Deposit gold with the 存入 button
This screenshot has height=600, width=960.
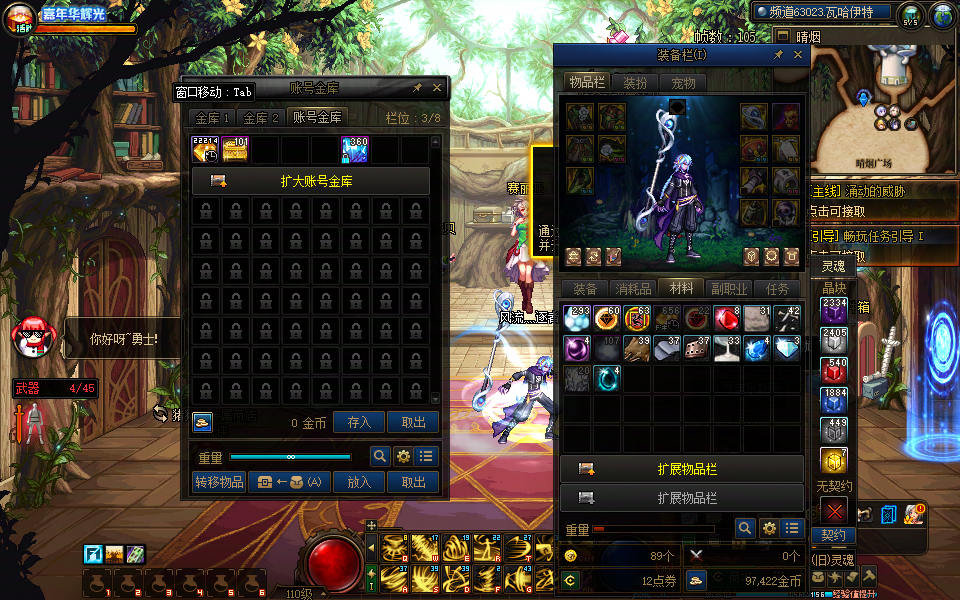tap(359, 423)
